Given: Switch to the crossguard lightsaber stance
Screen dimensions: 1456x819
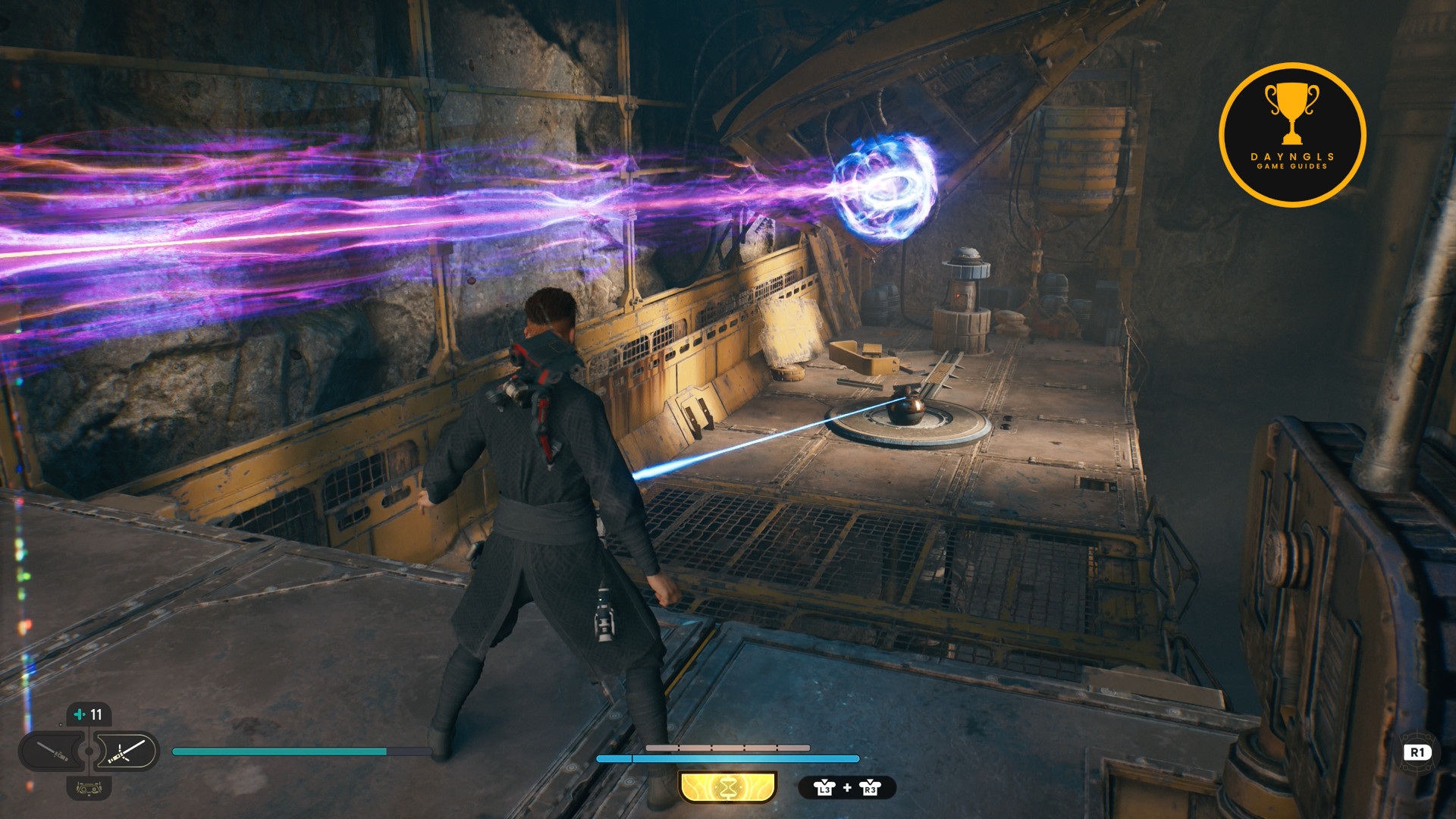Looking at the screenshot, I should tap(126, 752).
